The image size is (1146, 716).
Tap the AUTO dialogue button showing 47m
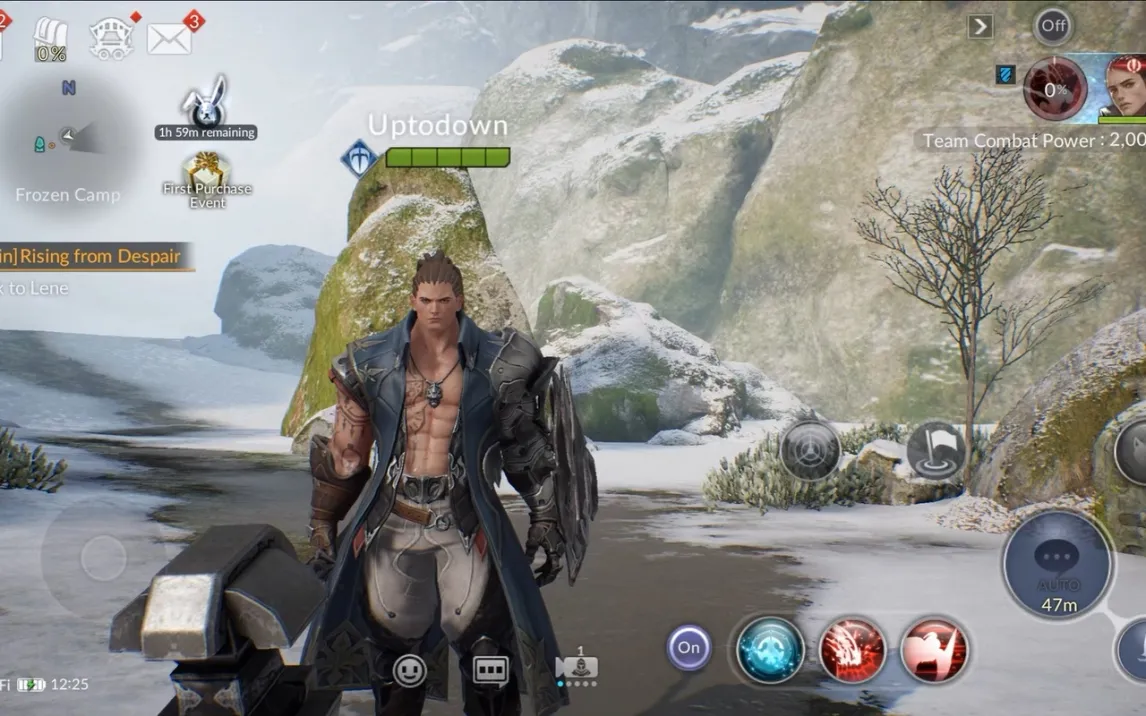(1057, 565)
